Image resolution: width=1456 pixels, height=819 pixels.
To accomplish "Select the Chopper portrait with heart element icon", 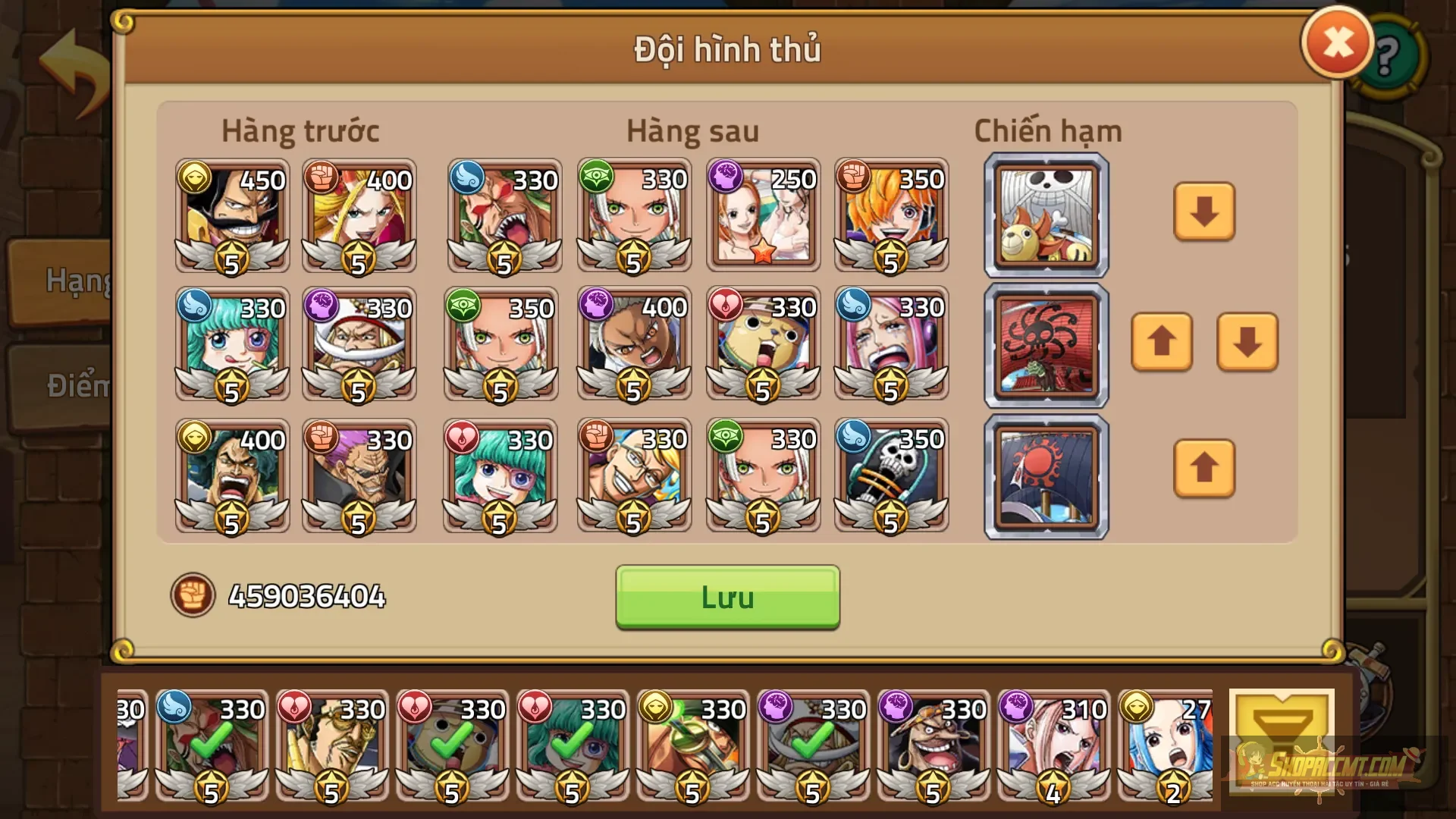I will click(x=762, y=346).
